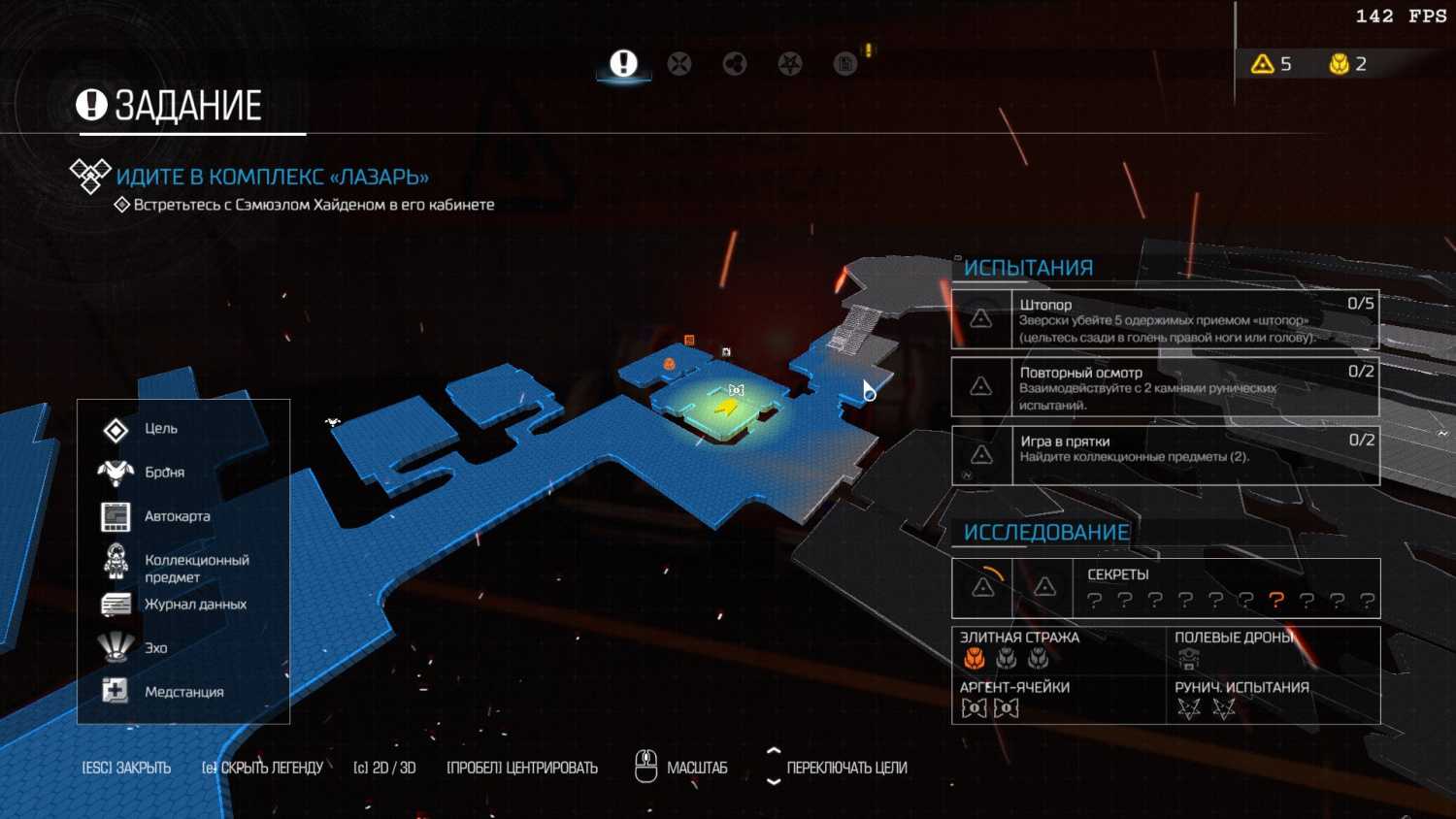Close the map with «Закрыть»
The width and height of the screenshot is (1456, 819).
pyautogui.click(x=126, y=768)
